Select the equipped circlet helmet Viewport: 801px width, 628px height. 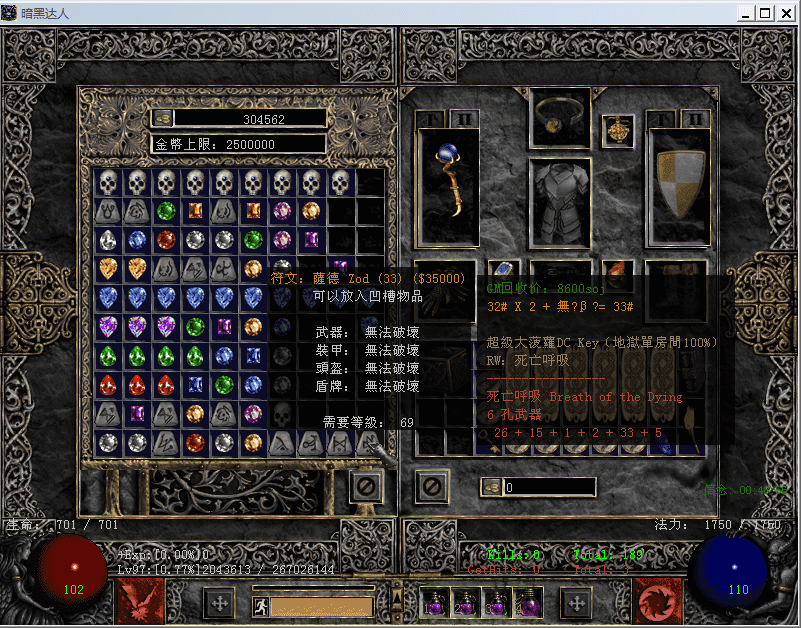click(x=560, y=111)
